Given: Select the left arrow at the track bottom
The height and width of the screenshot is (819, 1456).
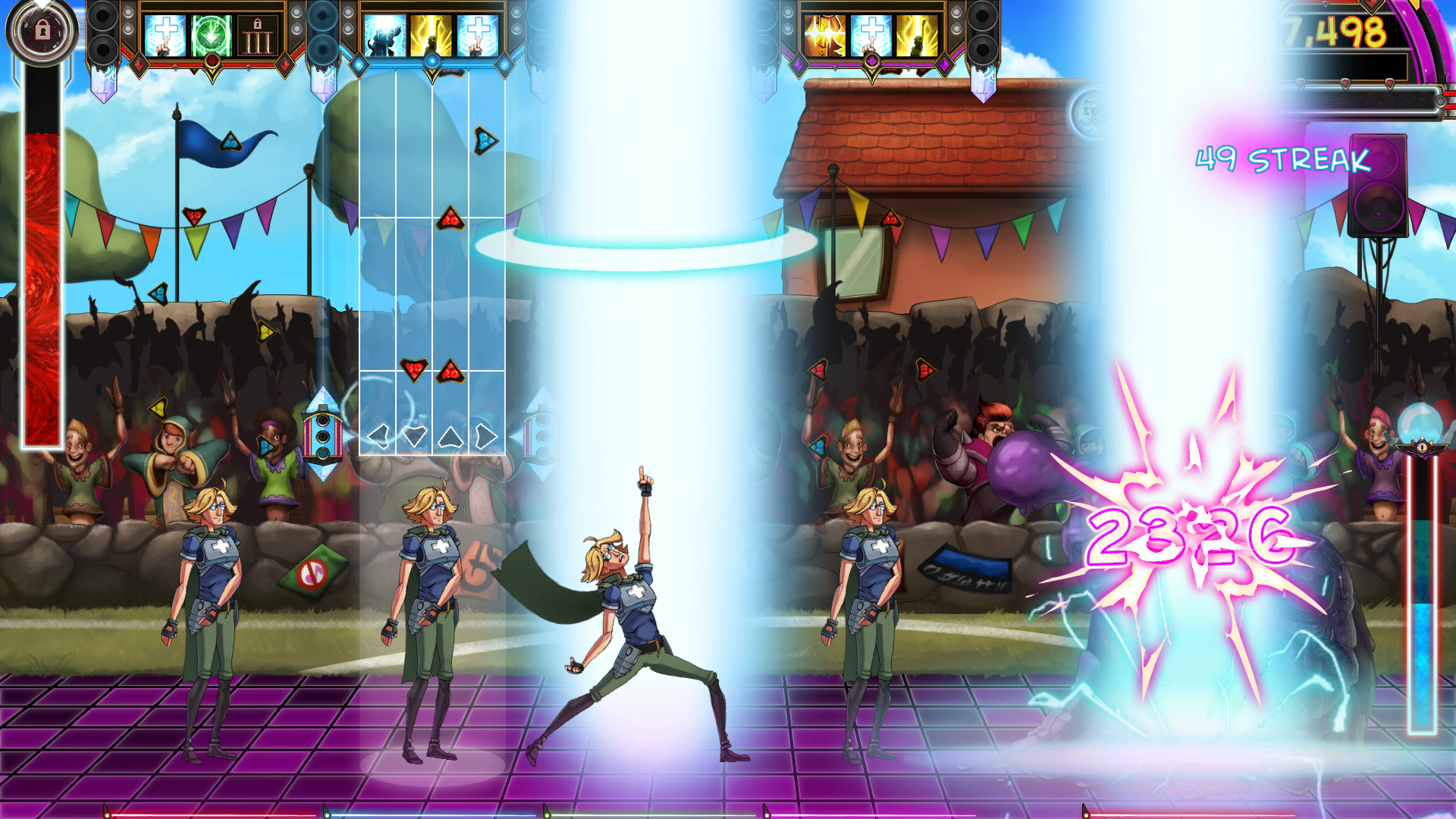Looking at the screenshot, I should coord(376,436).
